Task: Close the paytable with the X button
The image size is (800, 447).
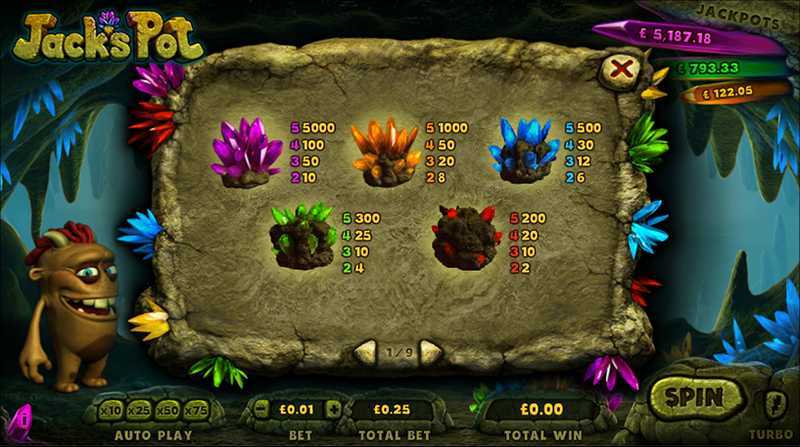Action: [622, 69]
